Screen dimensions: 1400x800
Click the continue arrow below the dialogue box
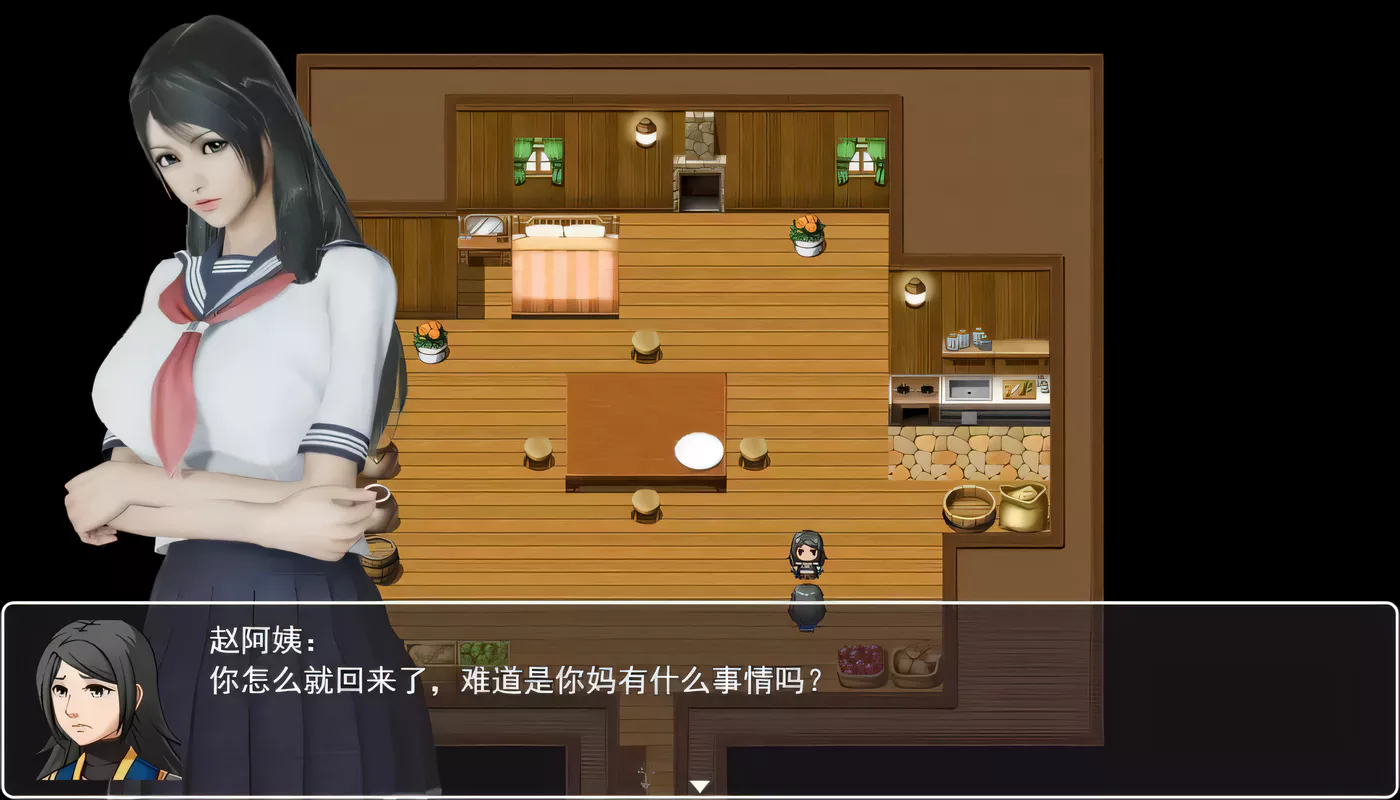700,785
